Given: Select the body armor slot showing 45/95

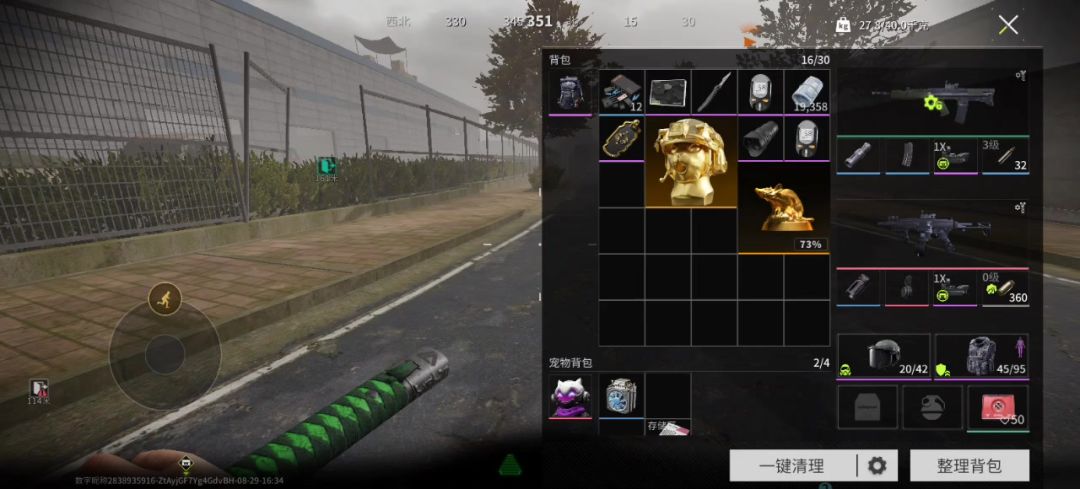Looking at the screenshot, I should [x=981, y=357].
